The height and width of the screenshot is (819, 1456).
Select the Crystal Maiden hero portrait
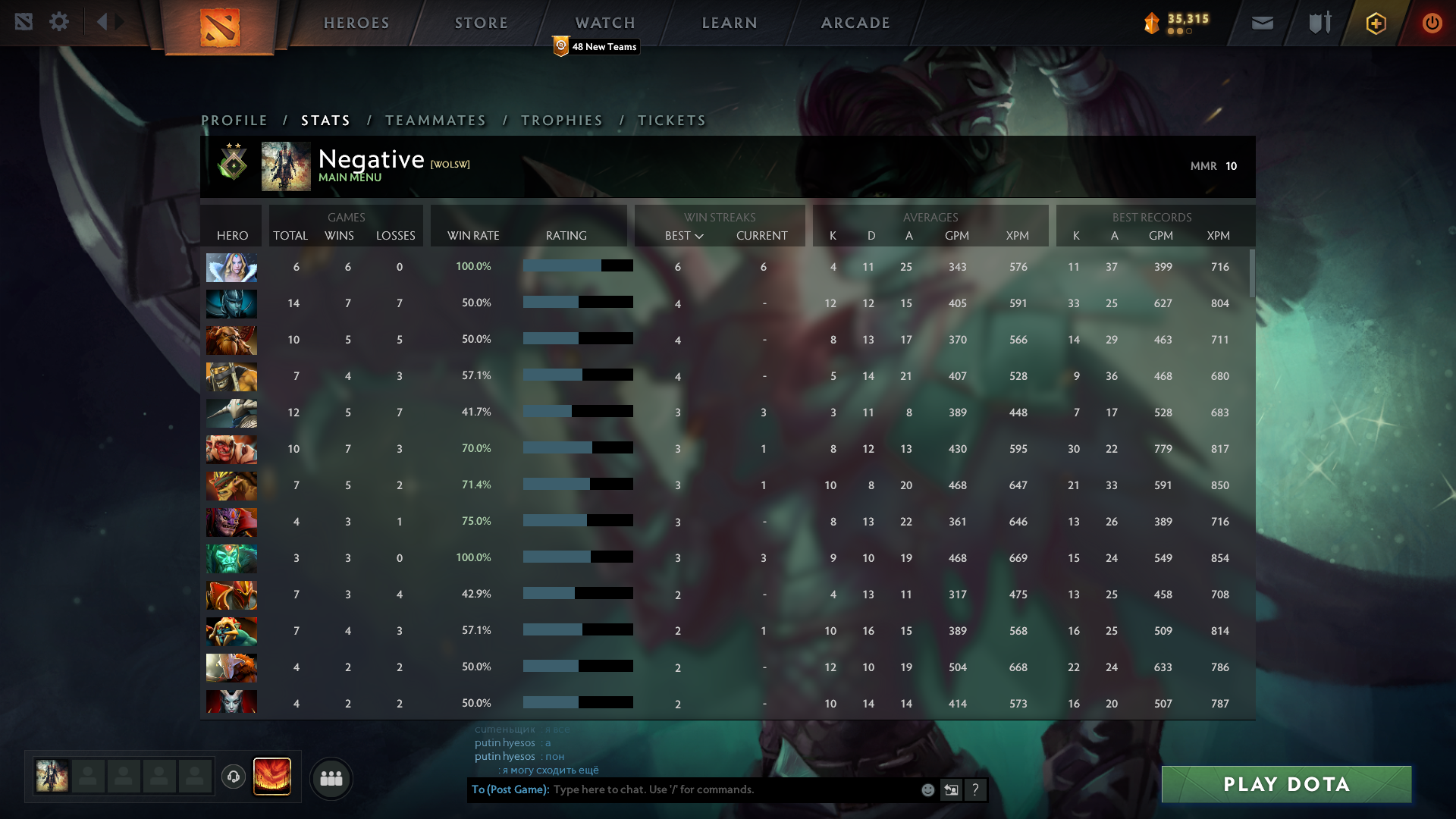[x=231, y=267]
